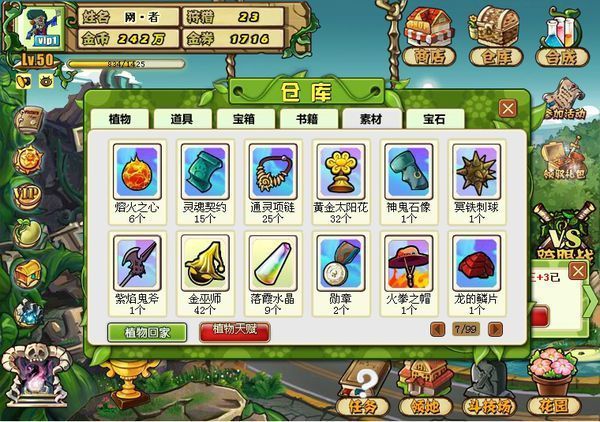Open the 合成 synthesis menu
Screen dimensions: 600x422
563,40
